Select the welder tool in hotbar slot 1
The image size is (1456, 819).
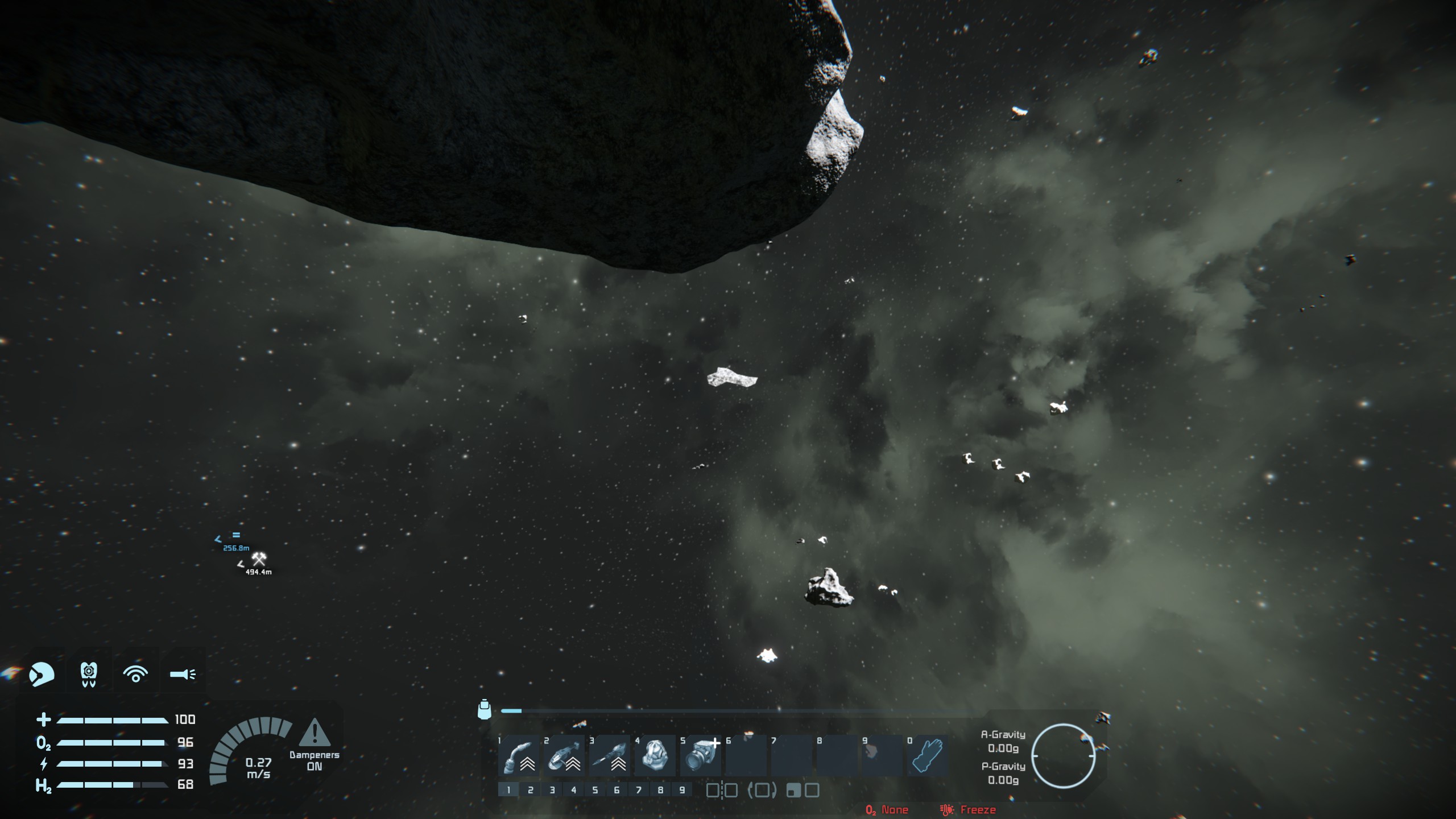[x=519, y=756]
